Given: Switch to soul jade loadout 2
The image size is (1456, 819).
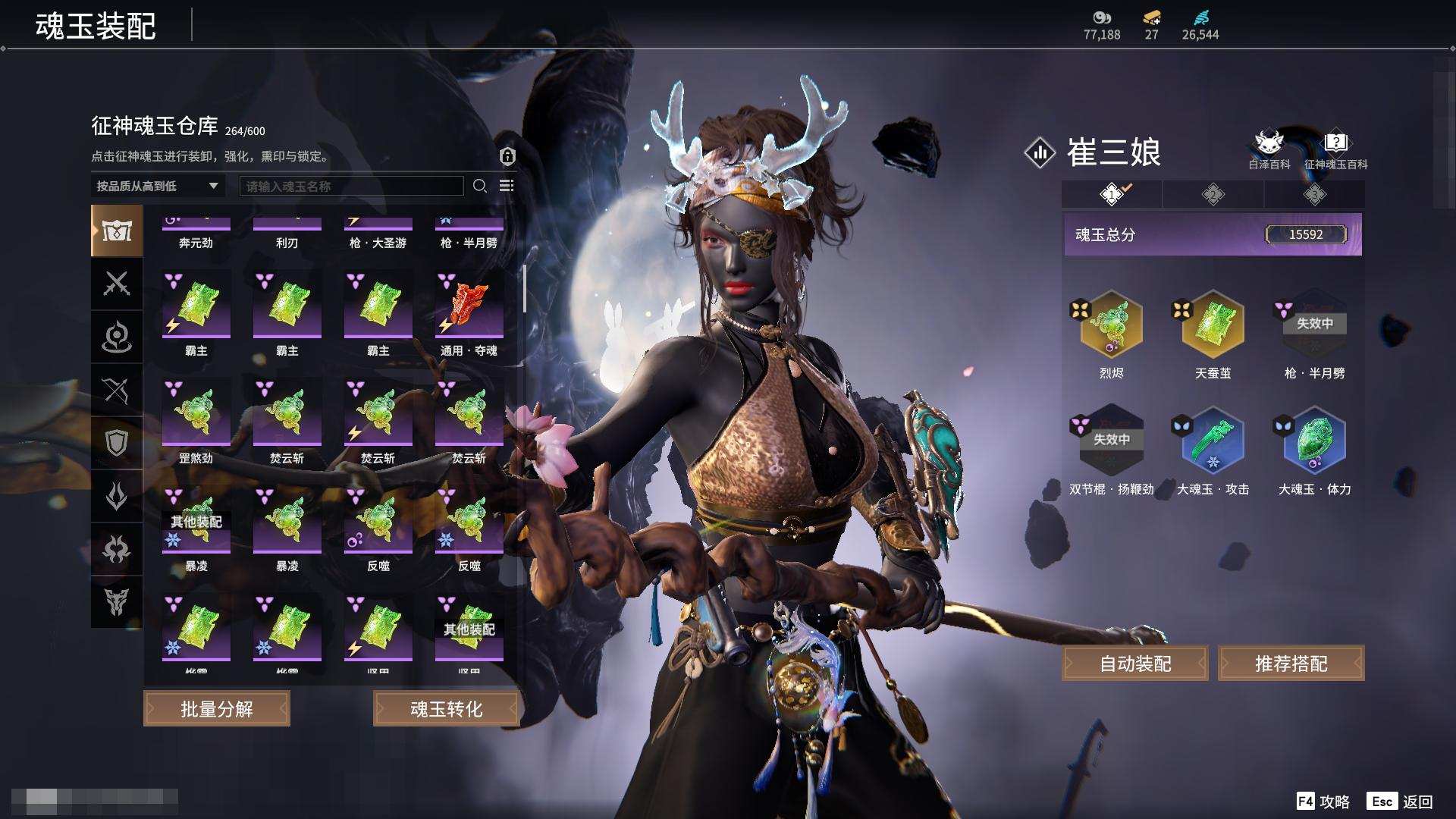Looking at the screenshot, I should coord(1213,195).
